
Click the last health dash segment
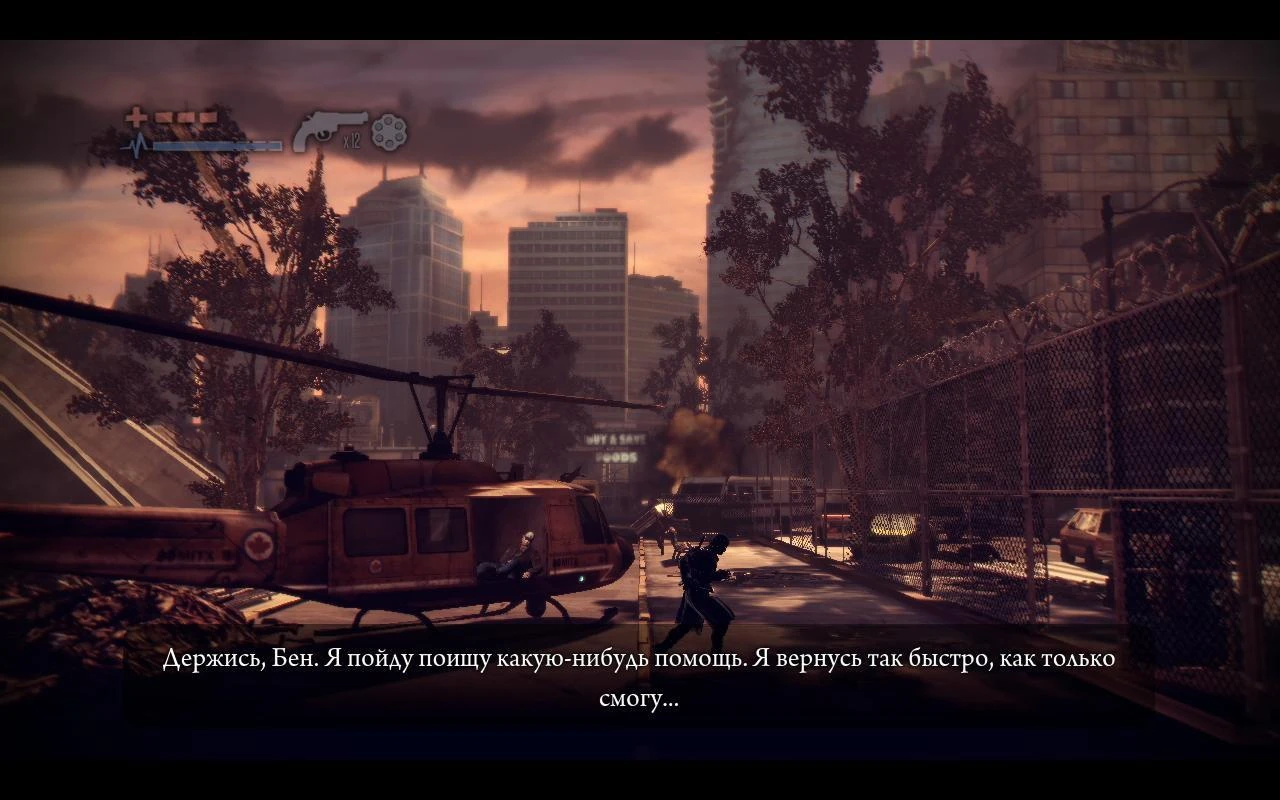pyautogui.click(x=206, y=116)
